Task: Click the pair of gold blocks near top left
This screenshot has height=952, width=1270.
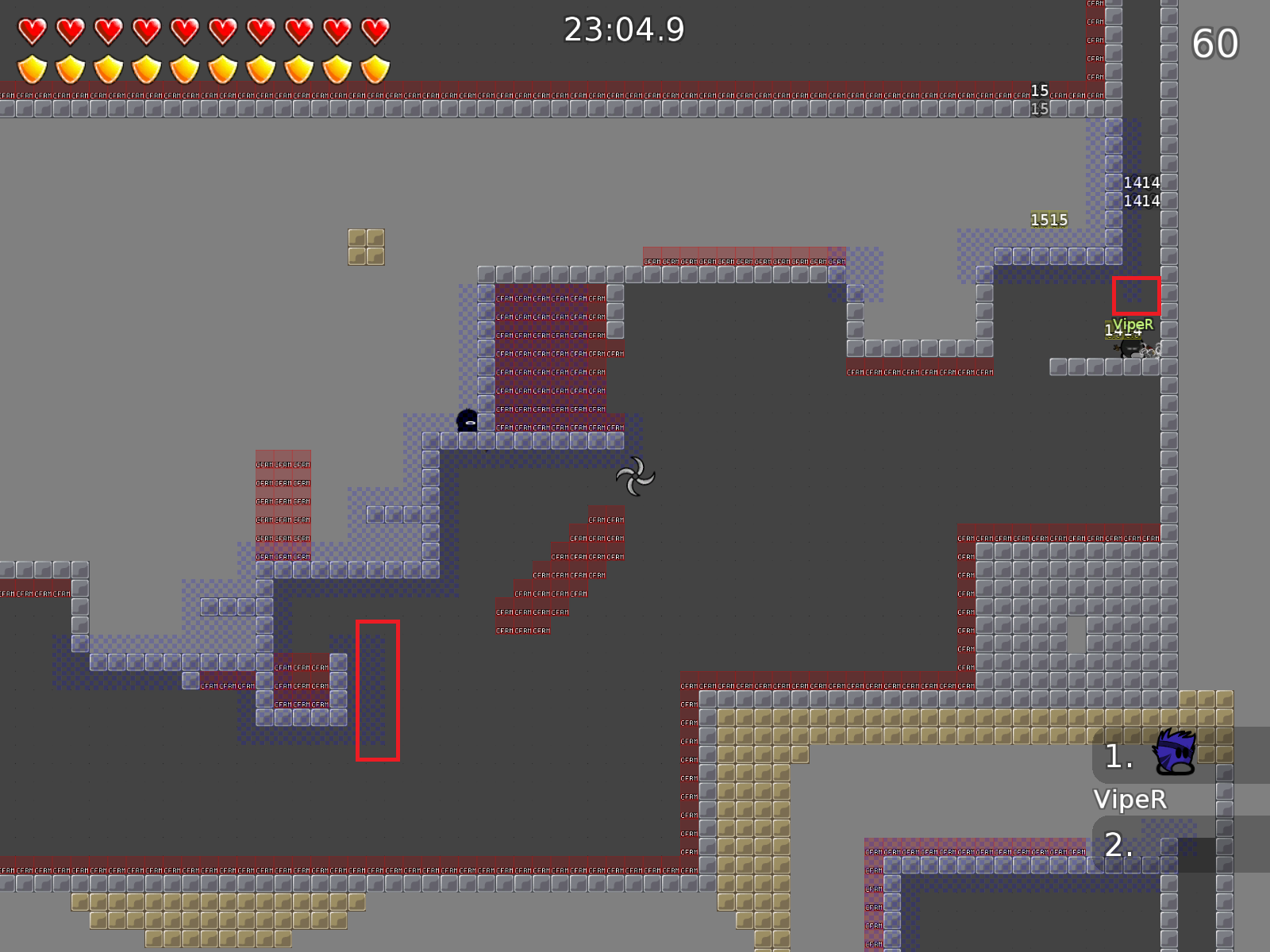Action: 366,248
